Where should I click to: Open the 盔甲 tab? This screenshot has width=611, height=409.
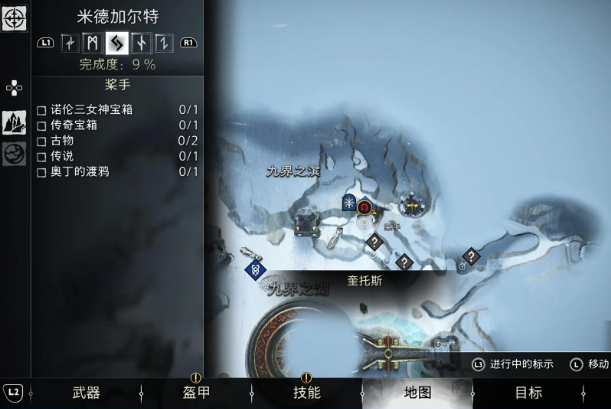(x=196, y=392)
